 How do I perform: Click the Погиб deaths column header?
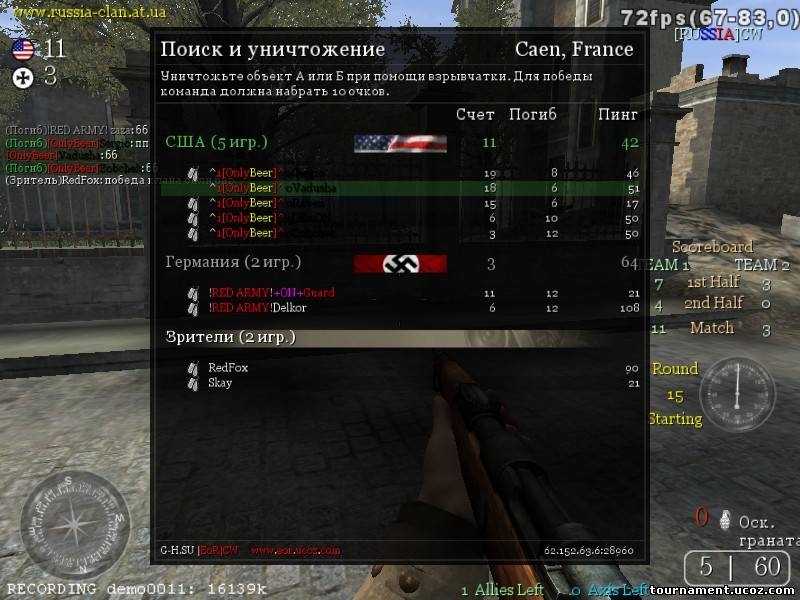pos(533,115)
